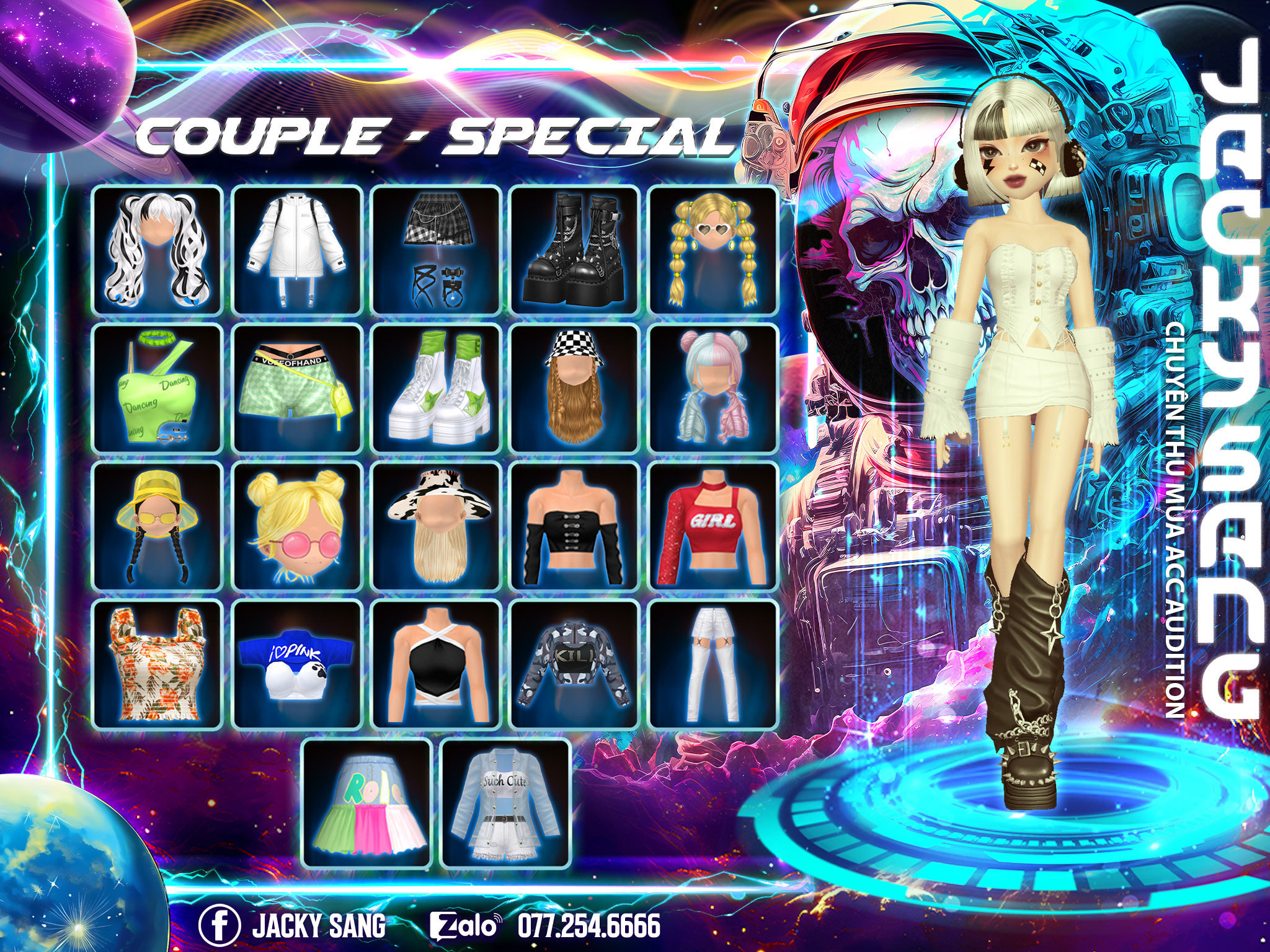Choose the red GIRL crop top
1270x952 pixels.
tap(713, 527)
